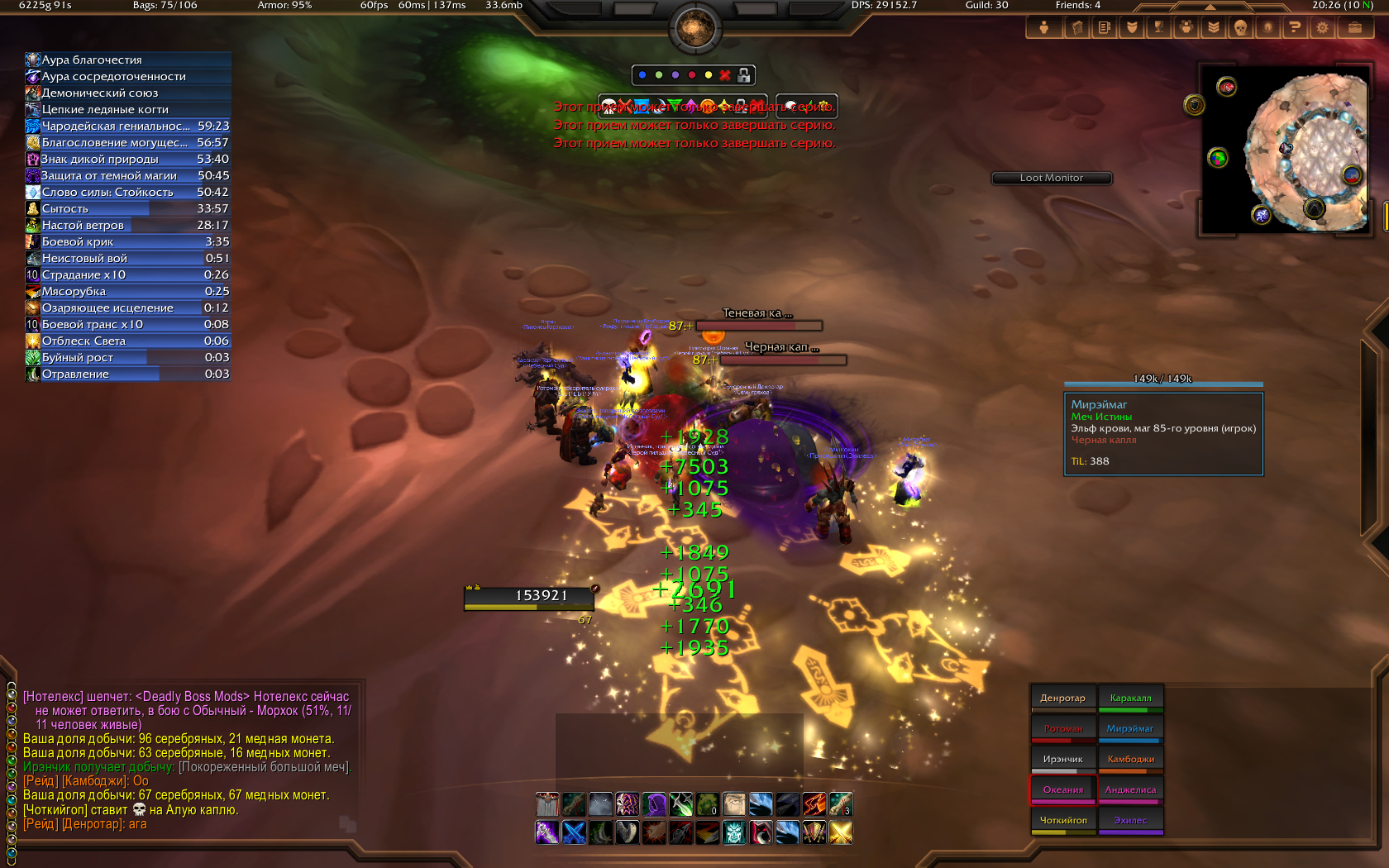The height and width of the screenshot is (868, 1389).
Task: Open the game settings gear icon
Action: pos(1322,27)
